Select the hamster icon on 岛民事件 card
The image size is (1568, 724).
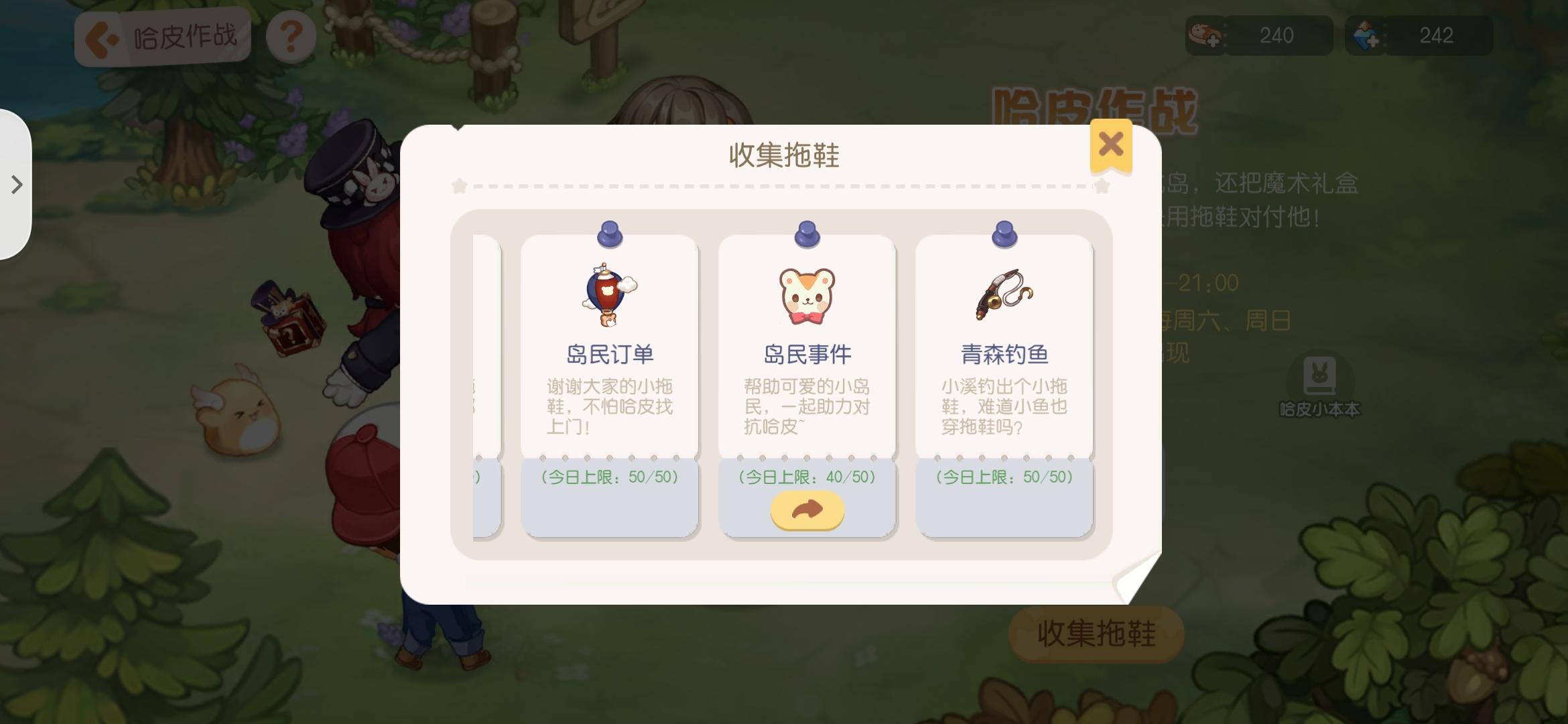[x=806, y=295]
